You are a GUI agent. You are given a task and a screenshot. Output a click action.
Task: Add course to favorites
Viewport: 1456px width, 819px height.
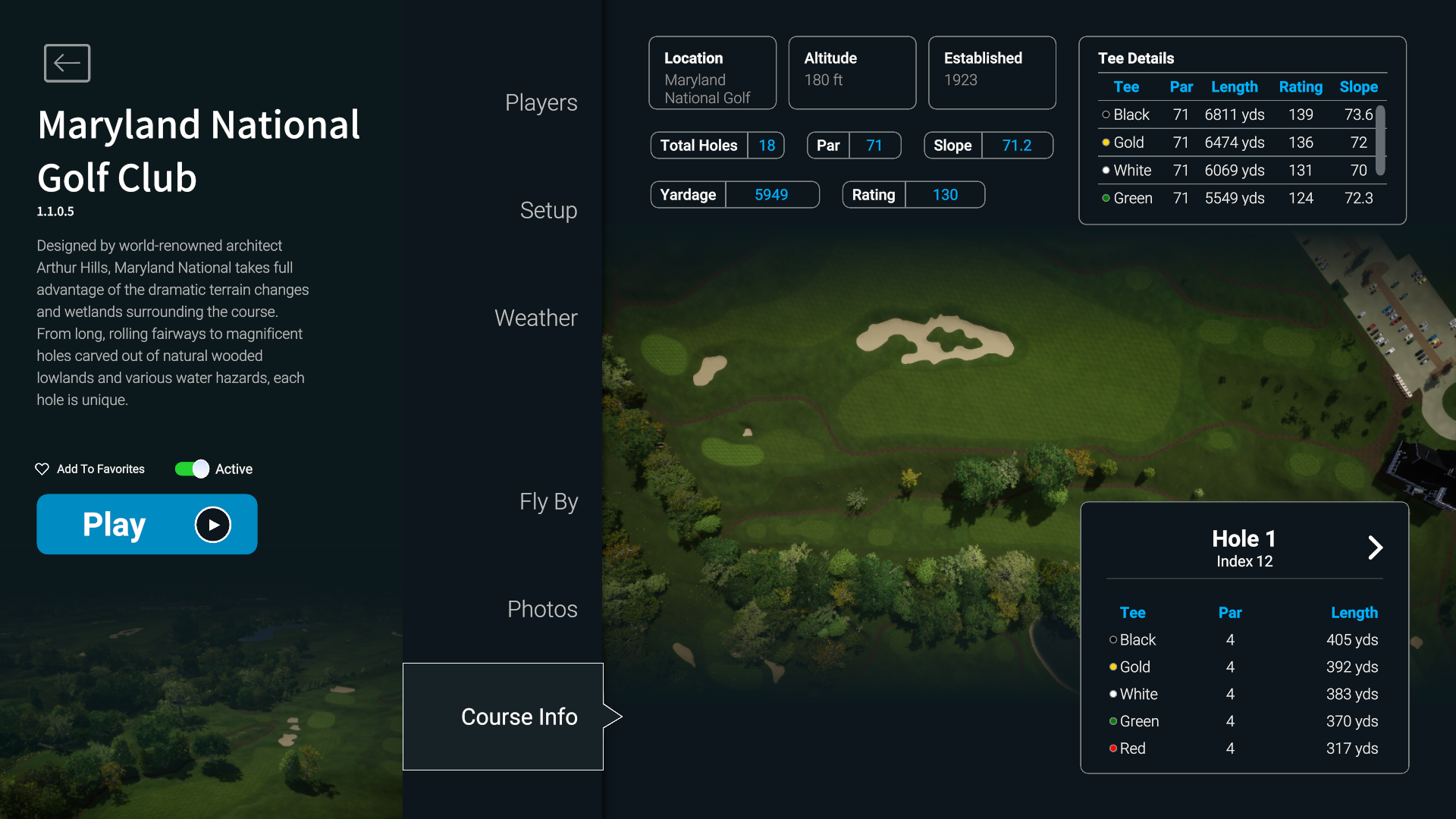pyautogui.click(x=90, y=469)
